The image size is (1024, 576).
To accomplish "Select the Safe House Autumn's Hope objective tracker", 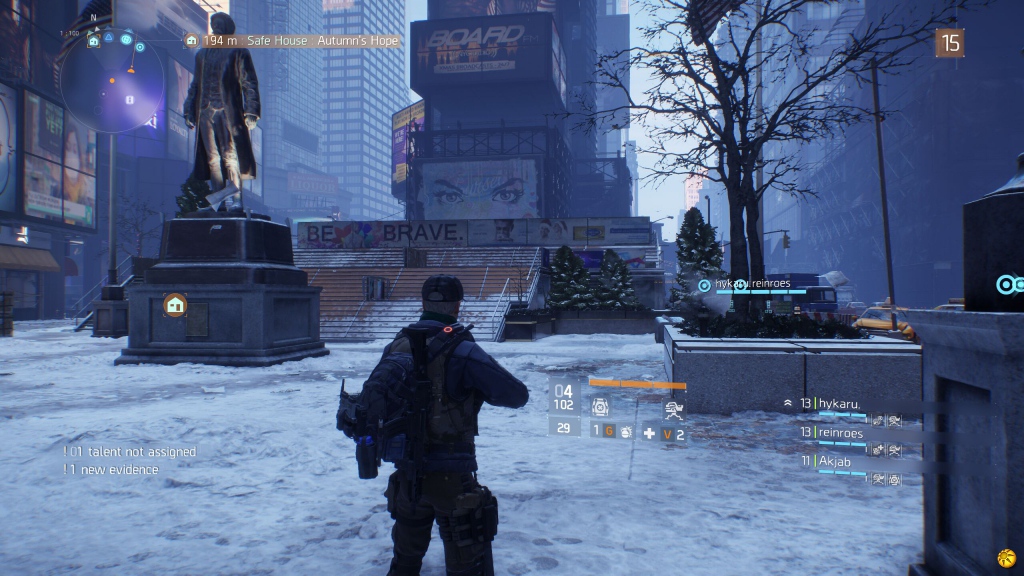I will click(x=292, y=41).
